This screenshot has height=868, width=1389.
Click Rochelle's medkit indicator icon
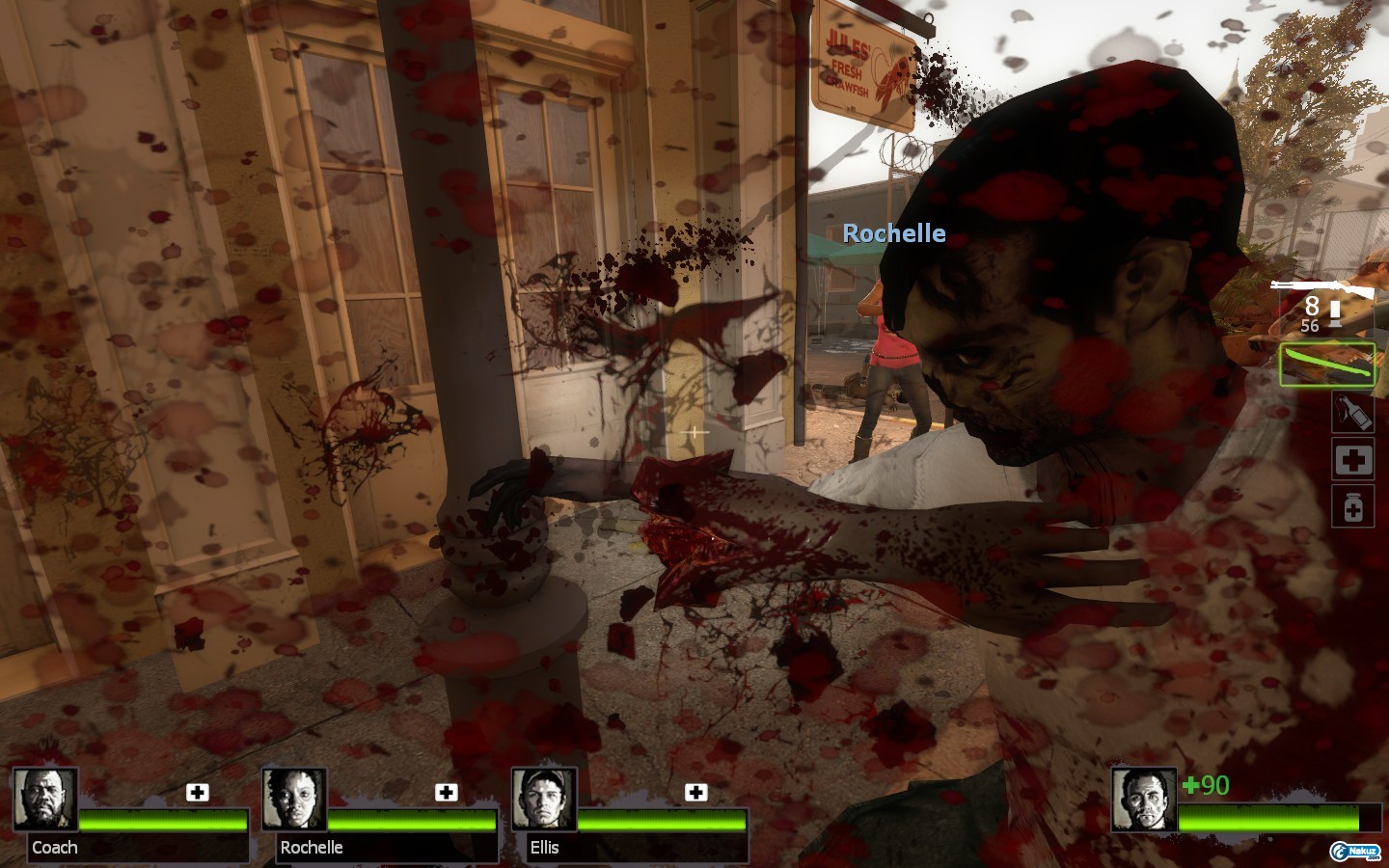tap(446, 793)
